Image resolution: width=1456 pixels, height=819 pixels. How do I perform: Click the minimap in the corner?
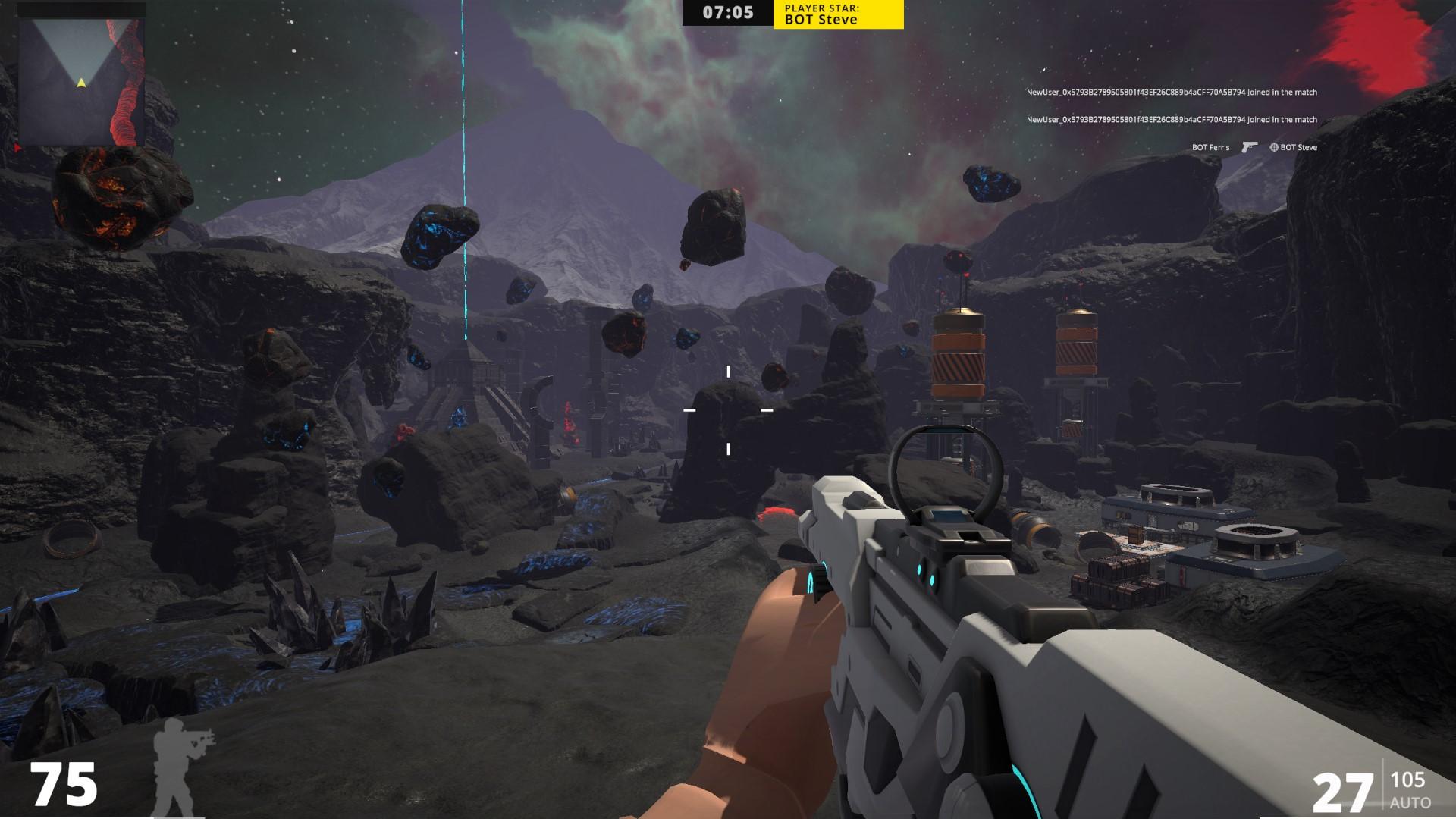click(80, 80)
